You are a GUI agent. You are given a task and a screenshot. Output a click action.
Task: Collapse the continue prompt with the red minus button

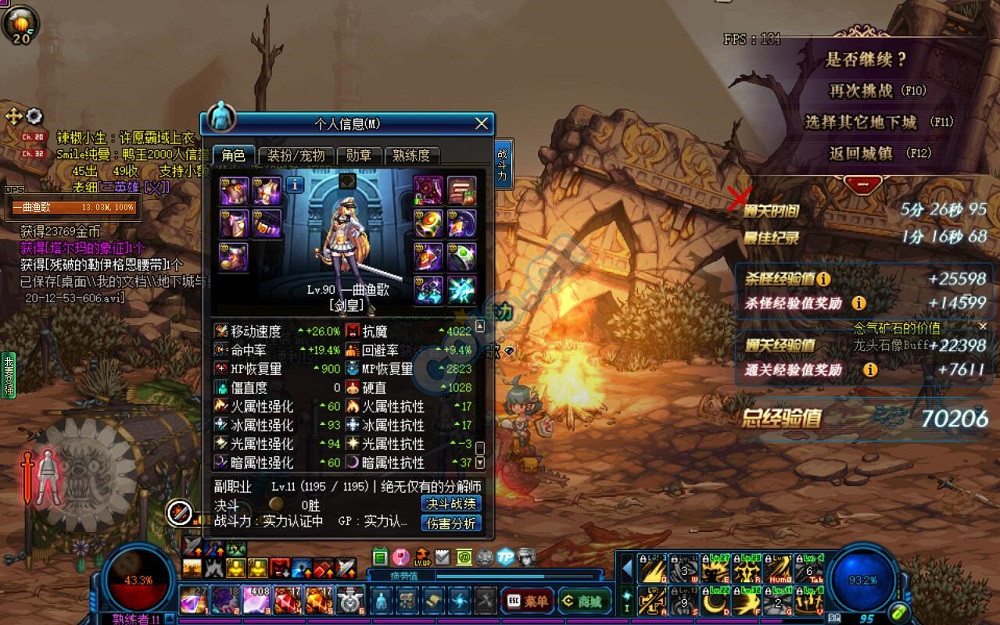point(863,184)
